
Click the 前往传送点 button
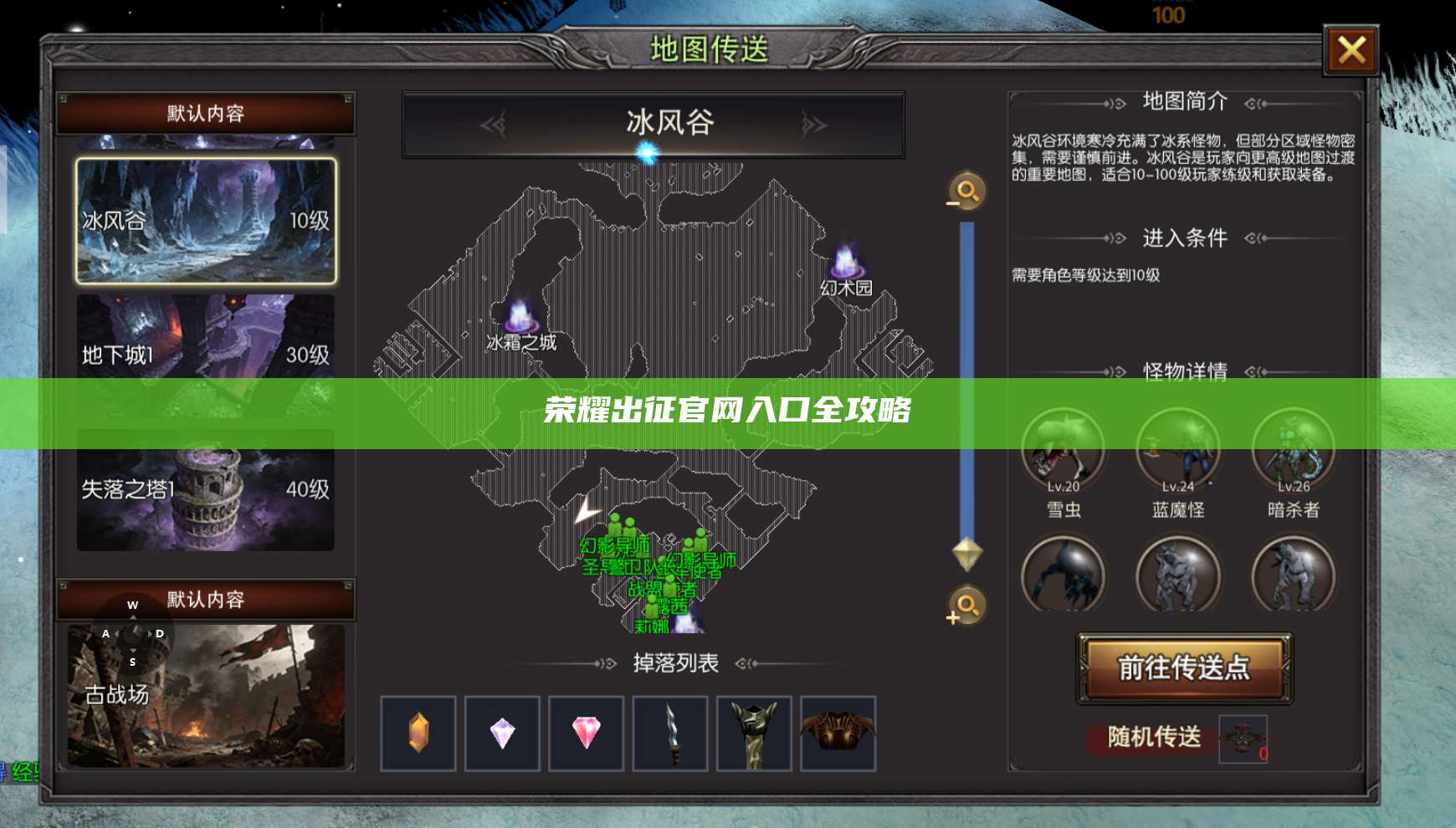pyautogui.click(x=1182, y=669)
